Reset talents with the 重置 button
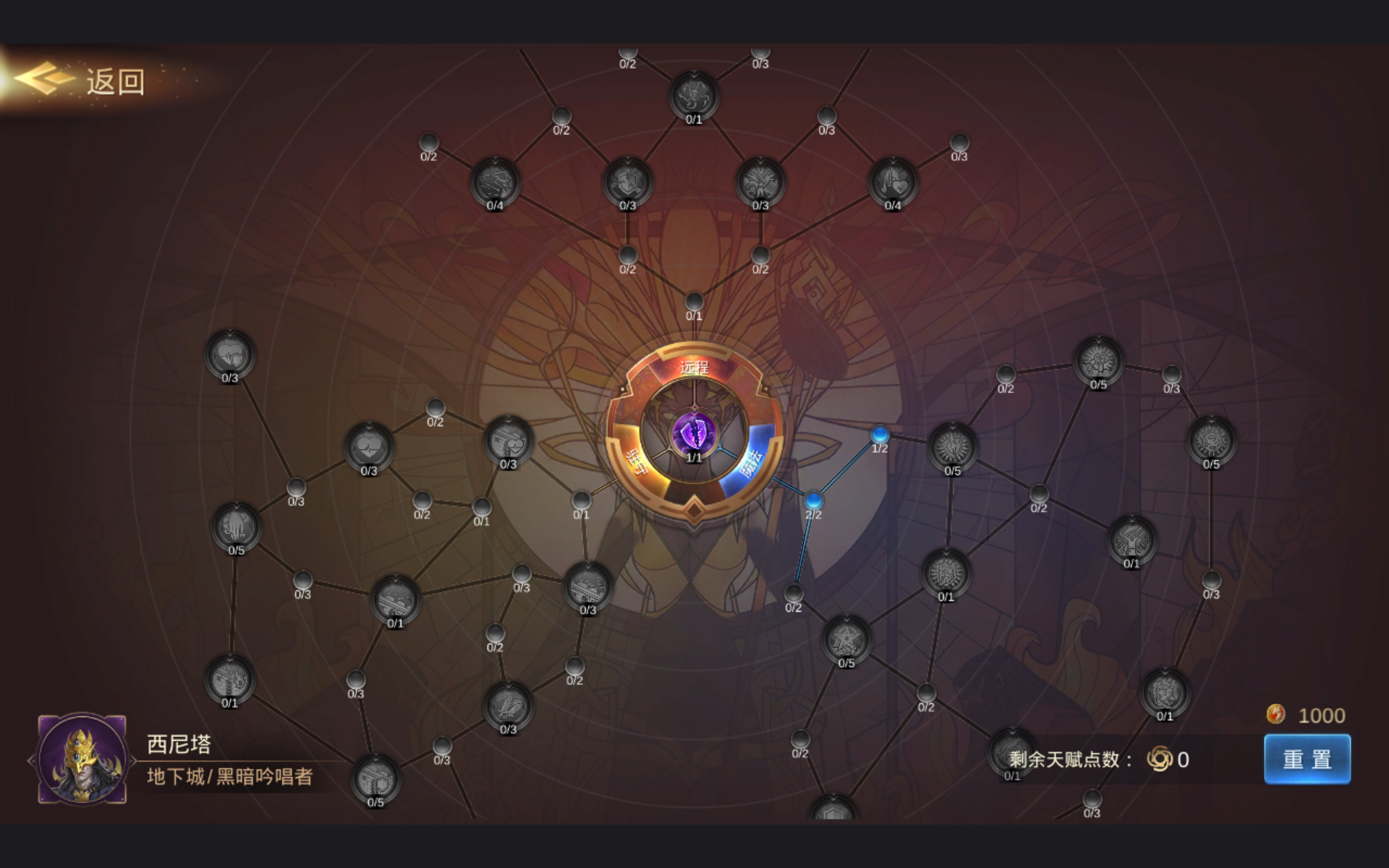Screen dimensions: 1389x868 click(1307, 759)
